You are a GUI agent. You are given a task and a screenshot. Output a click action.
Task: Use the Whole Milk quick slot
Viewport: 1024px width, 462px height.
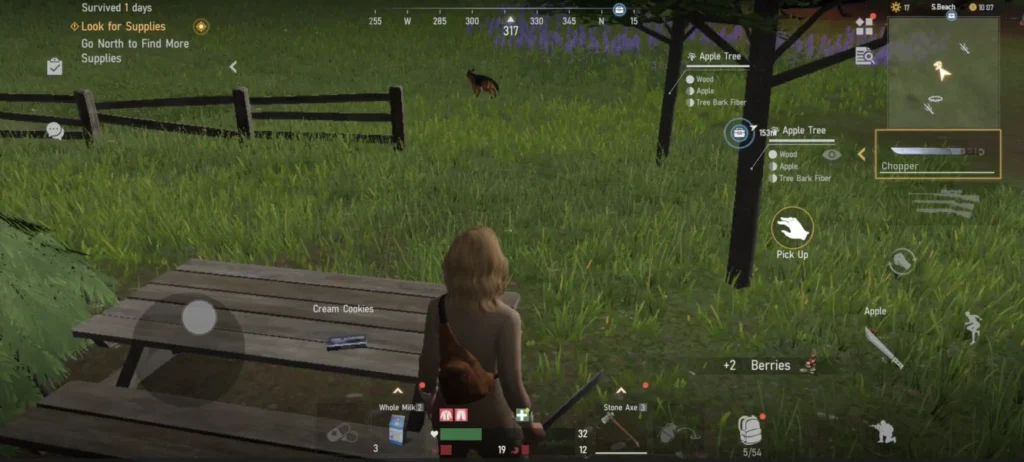pos(397,429)
